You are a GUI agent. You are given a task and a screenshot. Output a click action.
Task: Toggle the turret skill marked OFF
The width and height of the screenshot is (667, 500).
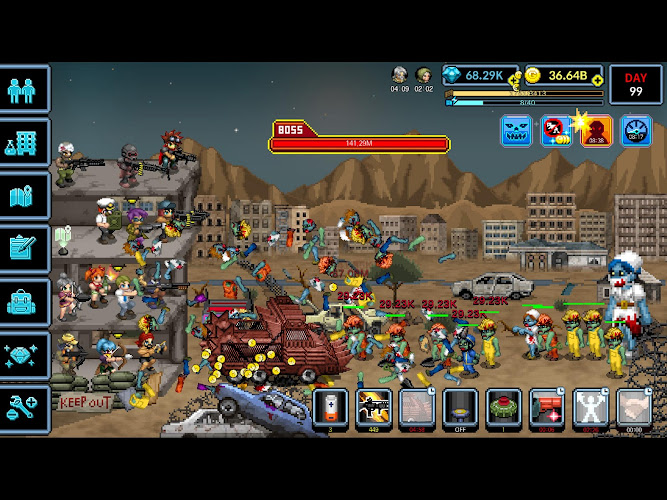460,407
